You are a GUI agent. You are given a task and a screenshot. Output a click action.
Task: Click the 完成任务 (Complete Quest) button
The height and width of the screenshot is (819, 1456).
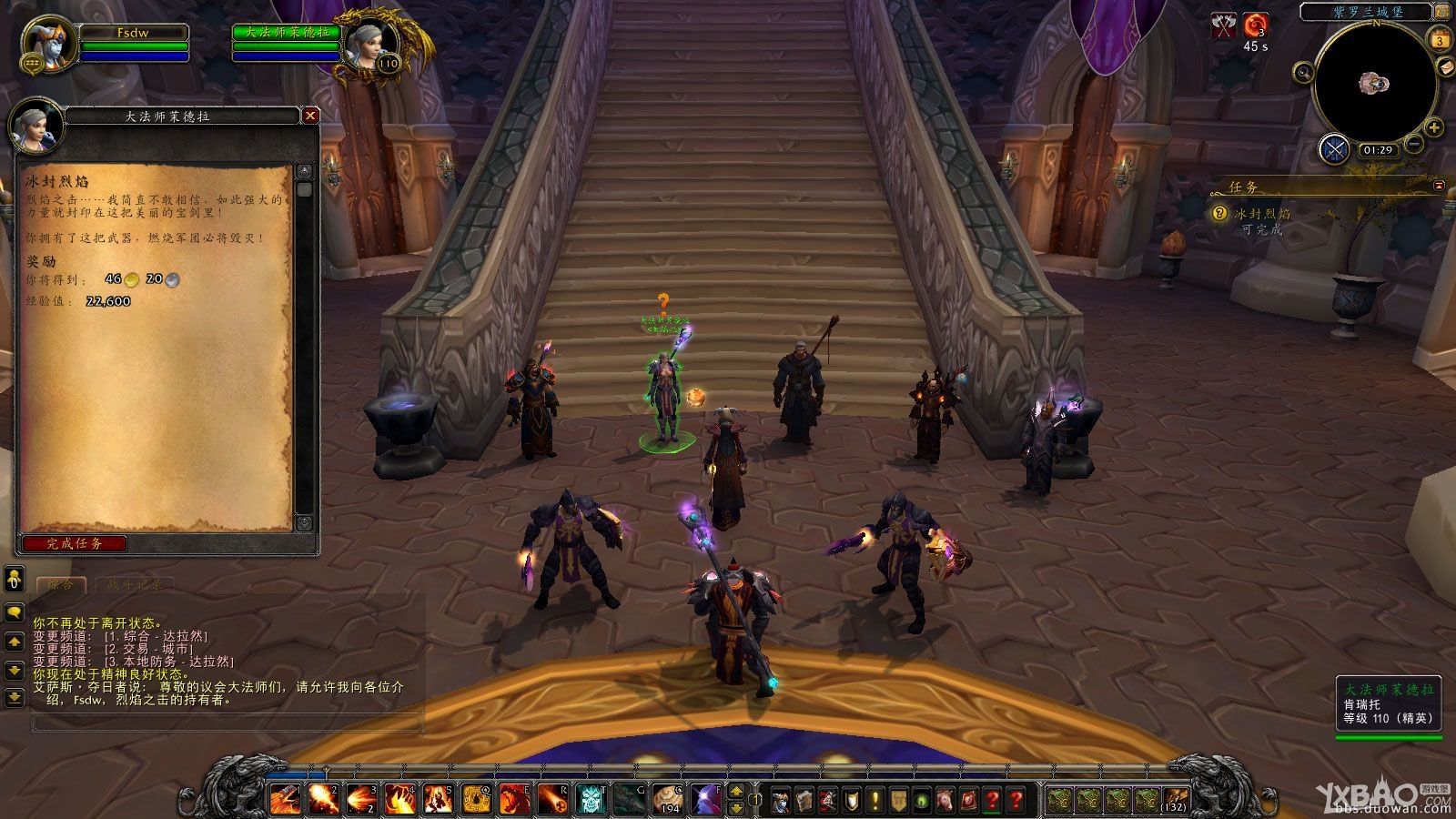point(75,543)
